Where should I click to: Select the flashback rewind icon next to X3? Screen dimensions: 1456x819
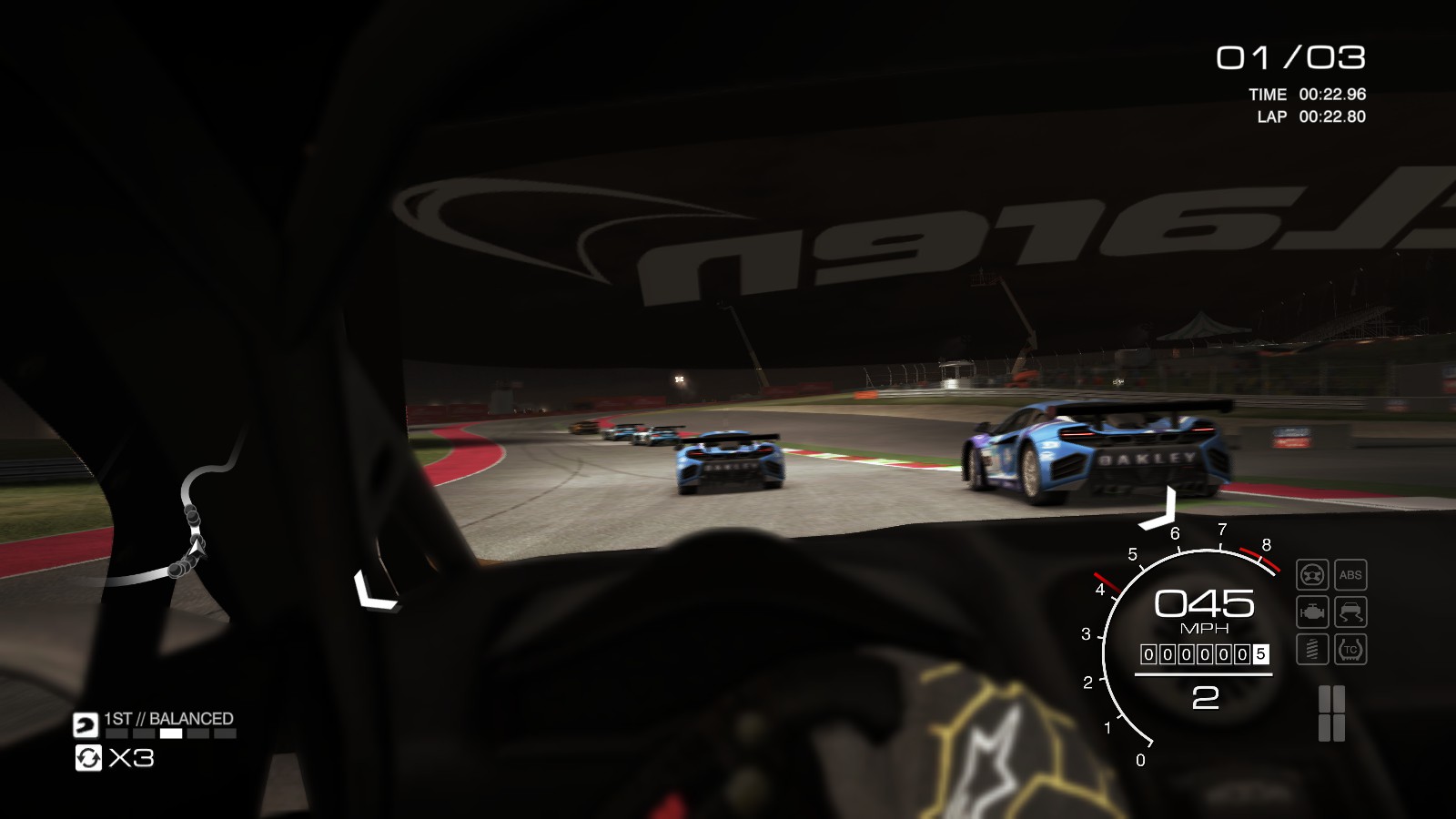coord(86,759)
